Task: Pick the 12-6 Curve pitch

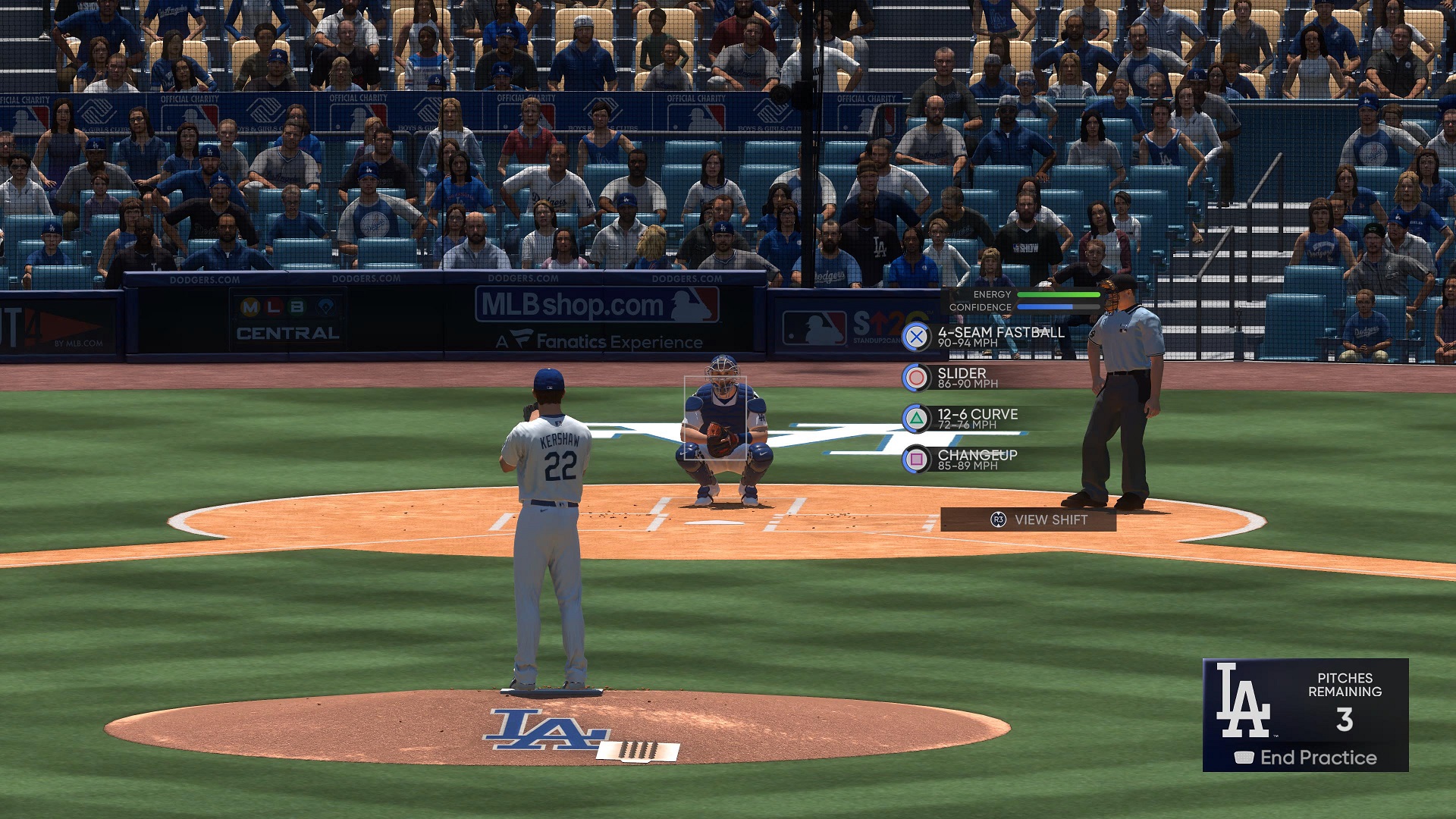Action: coord(963,419)
